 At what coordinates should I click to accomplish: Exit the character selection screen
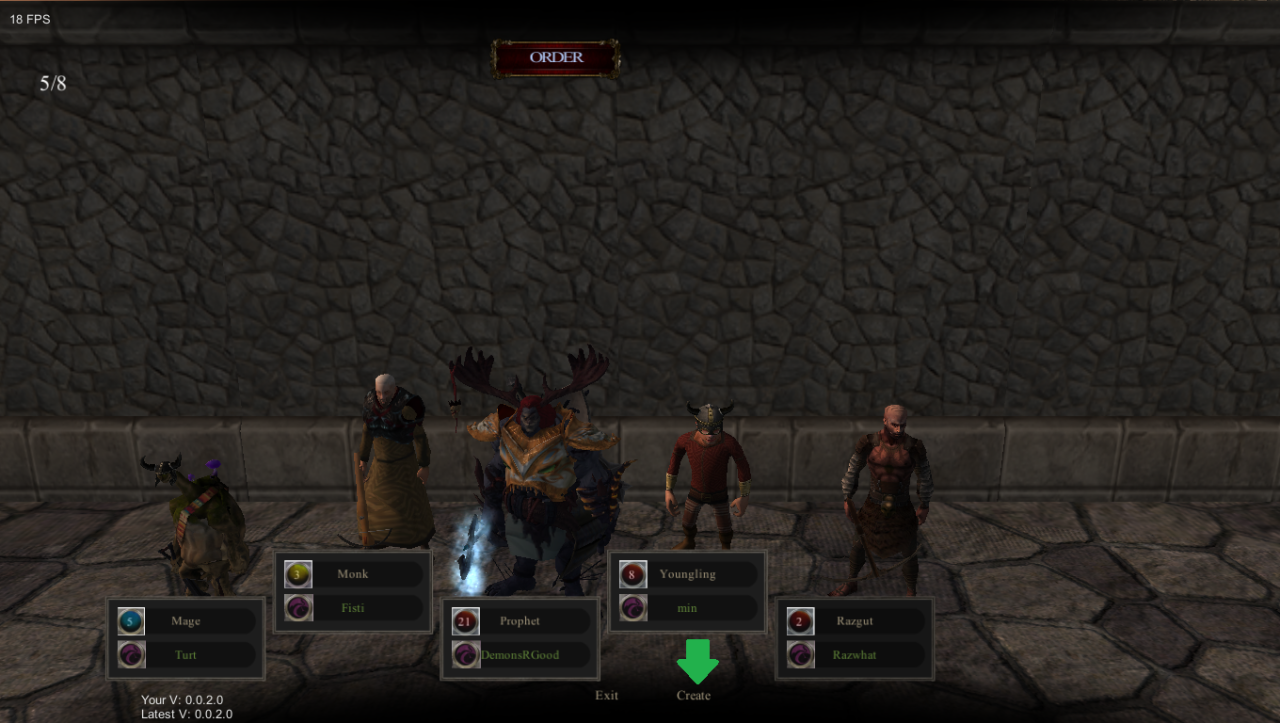607,695
